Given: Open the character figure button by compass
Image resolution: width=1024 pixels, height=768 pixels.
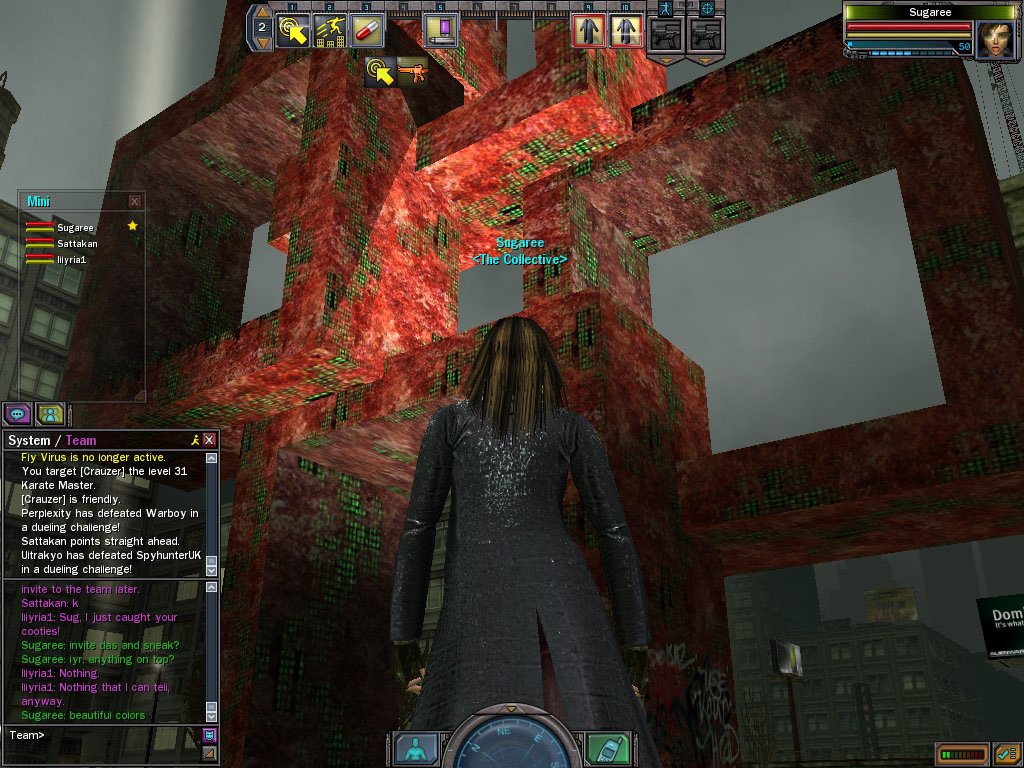Looking at the screenshot, I should pos(415,748).
